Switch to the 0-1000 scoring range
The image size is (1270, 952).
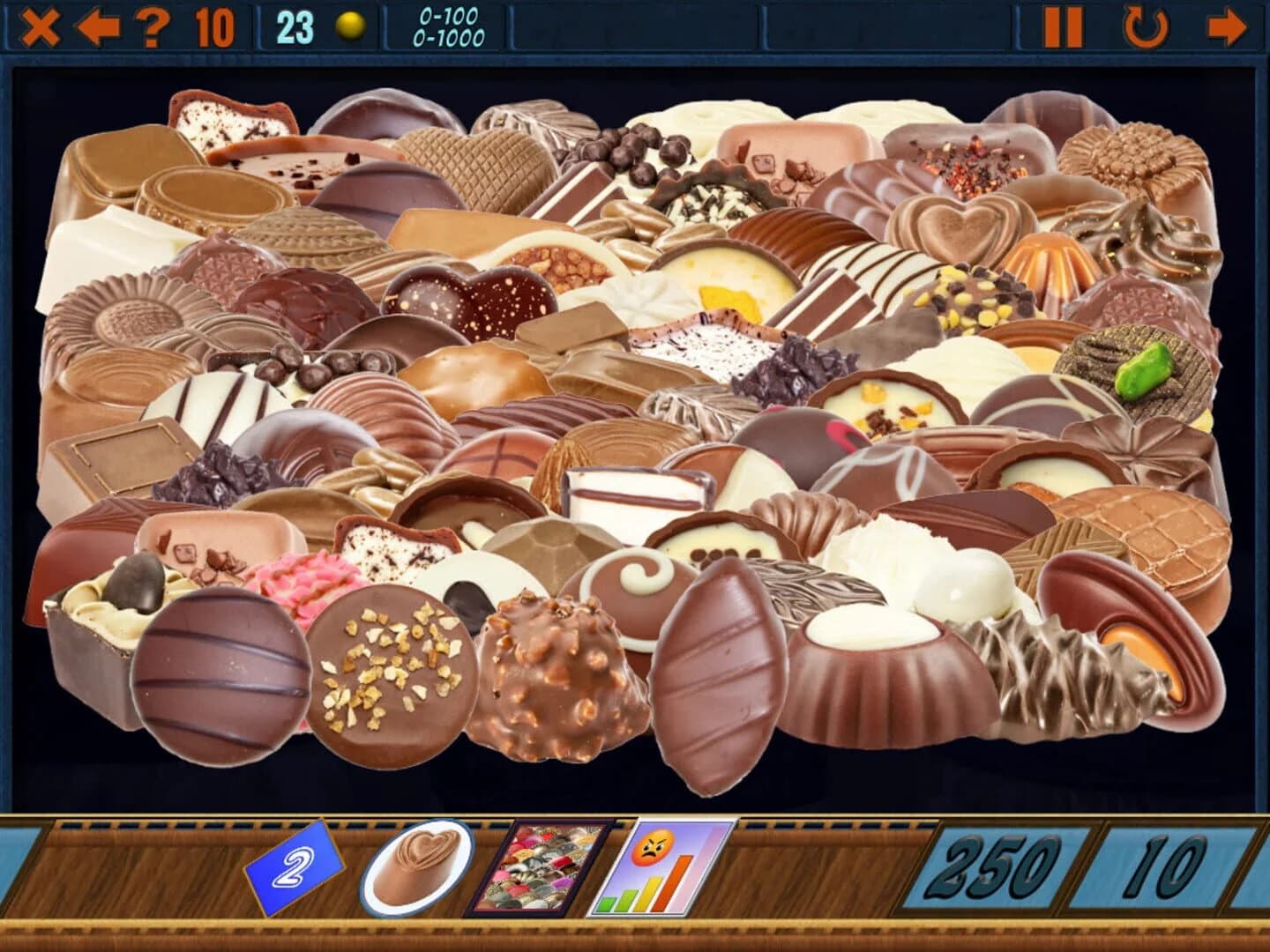click(x=448, y=35)
